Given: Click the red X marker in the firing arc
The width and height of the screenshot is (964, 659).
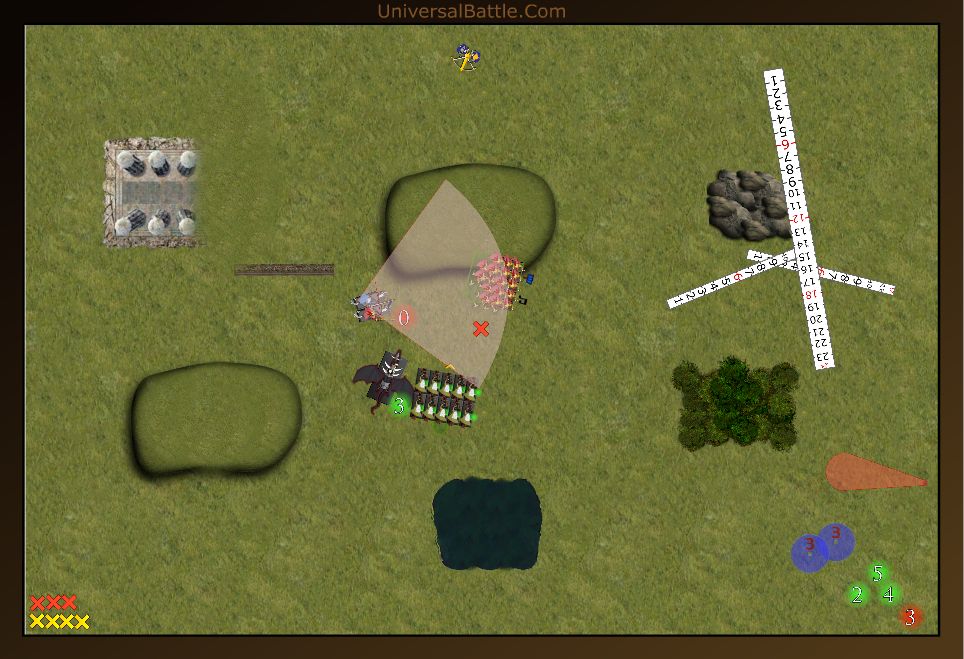Looking at the screenshot, I should click(481, 328).
